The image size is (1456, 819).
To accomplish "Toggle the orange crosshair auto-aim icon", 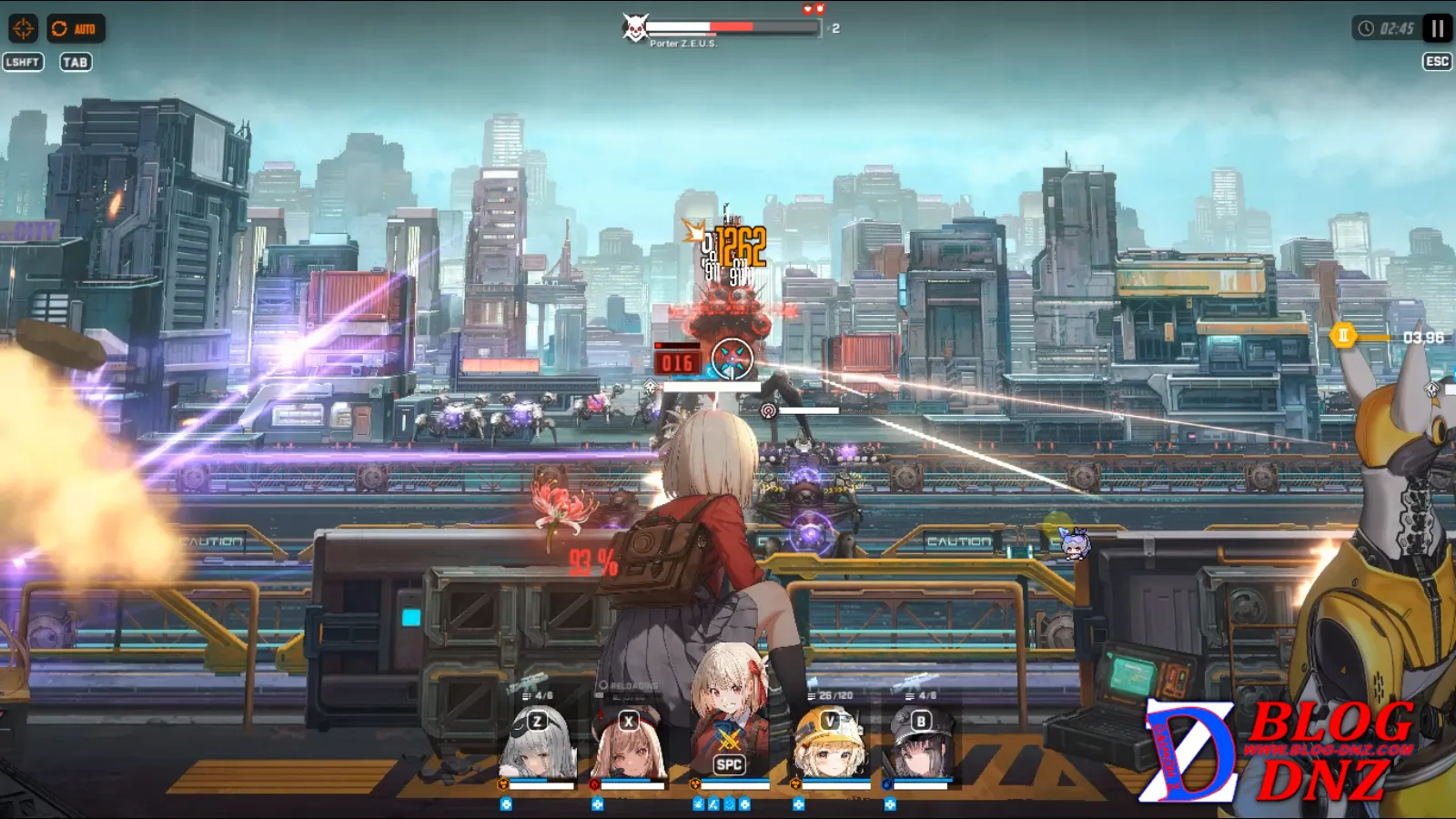I will coord(23,29).
